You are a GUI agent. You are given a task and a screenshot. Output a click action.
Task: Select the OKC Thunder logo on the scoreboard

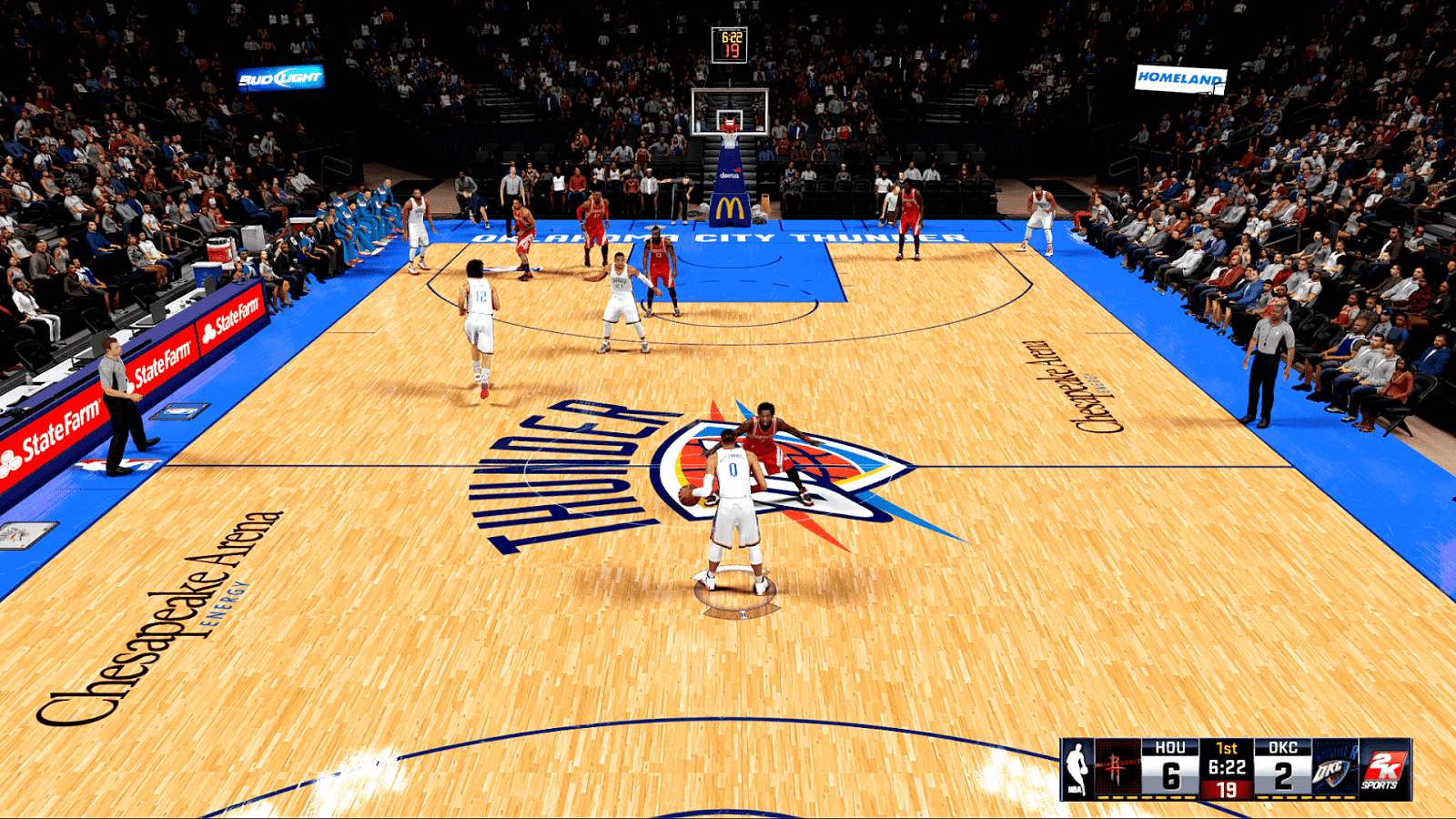click(1330, 769)
